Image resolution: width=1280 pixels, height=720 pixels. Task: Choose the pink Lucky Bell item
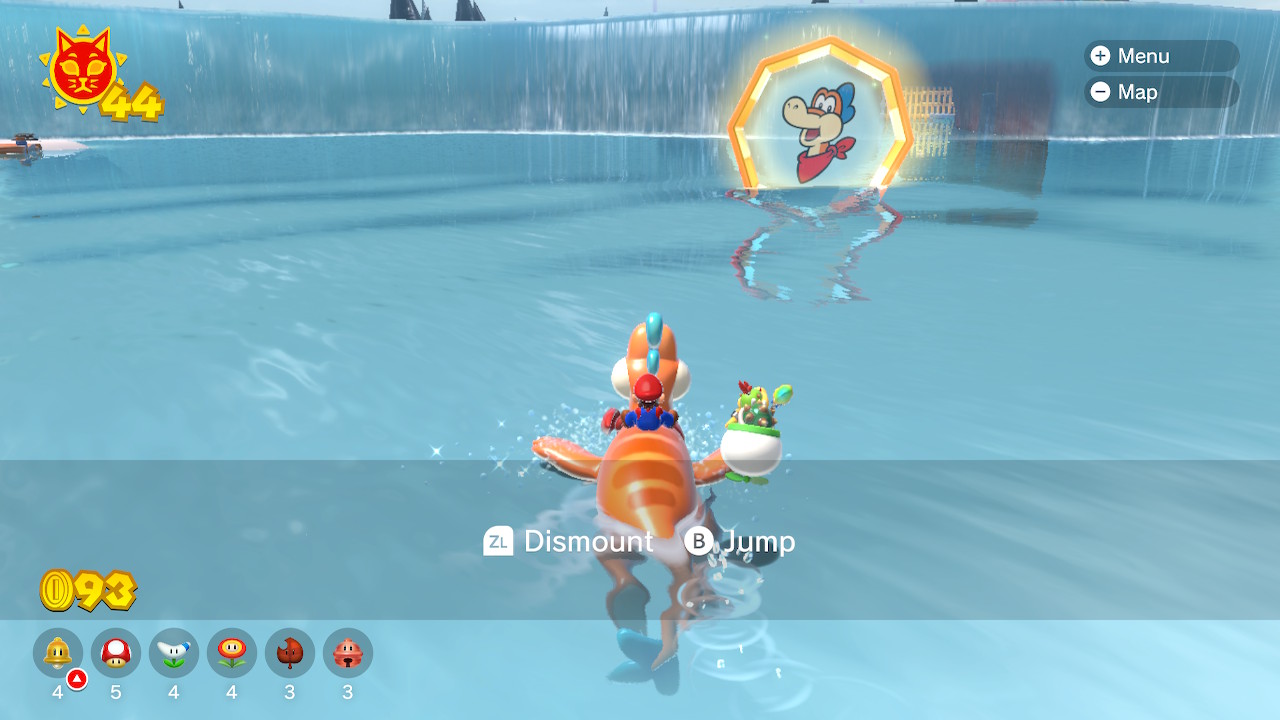click(348, 653)
